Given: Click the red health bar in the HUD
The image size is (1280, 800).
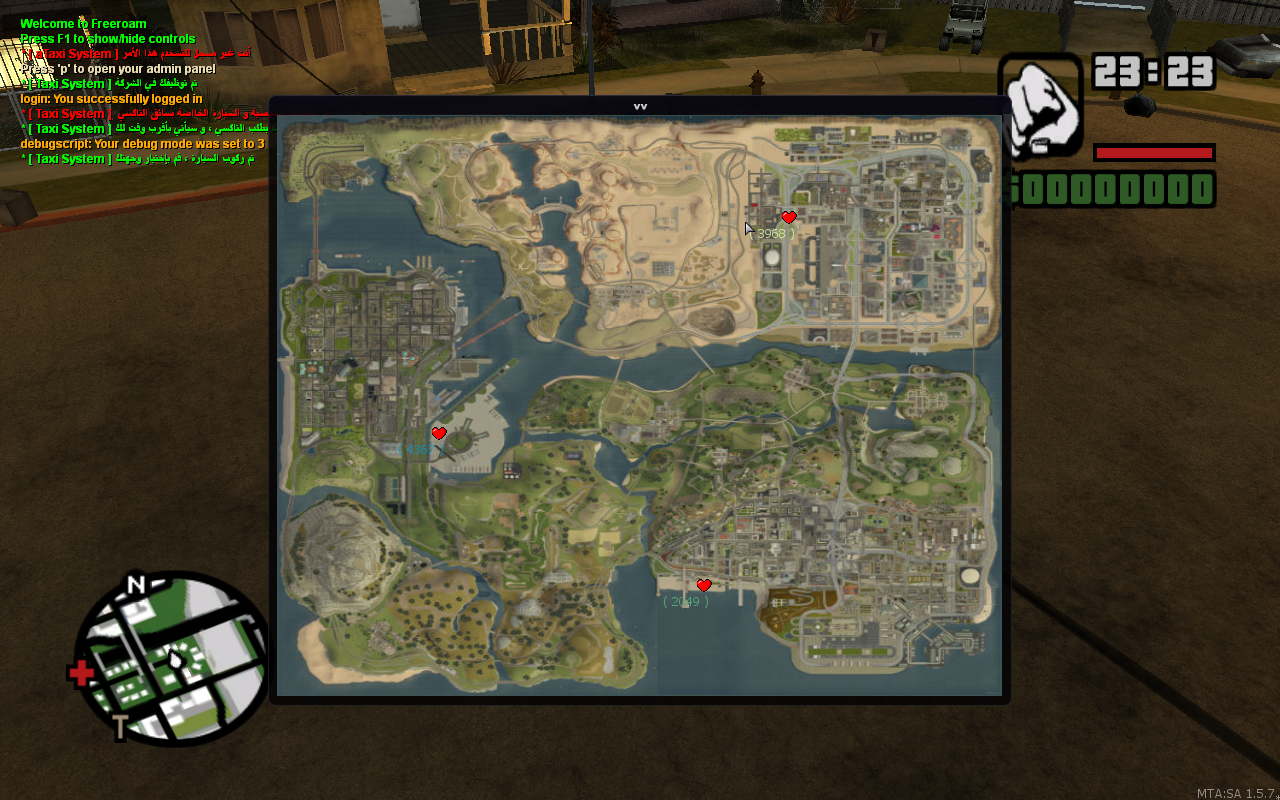Looking at the screenshot, I should 1155,151.
